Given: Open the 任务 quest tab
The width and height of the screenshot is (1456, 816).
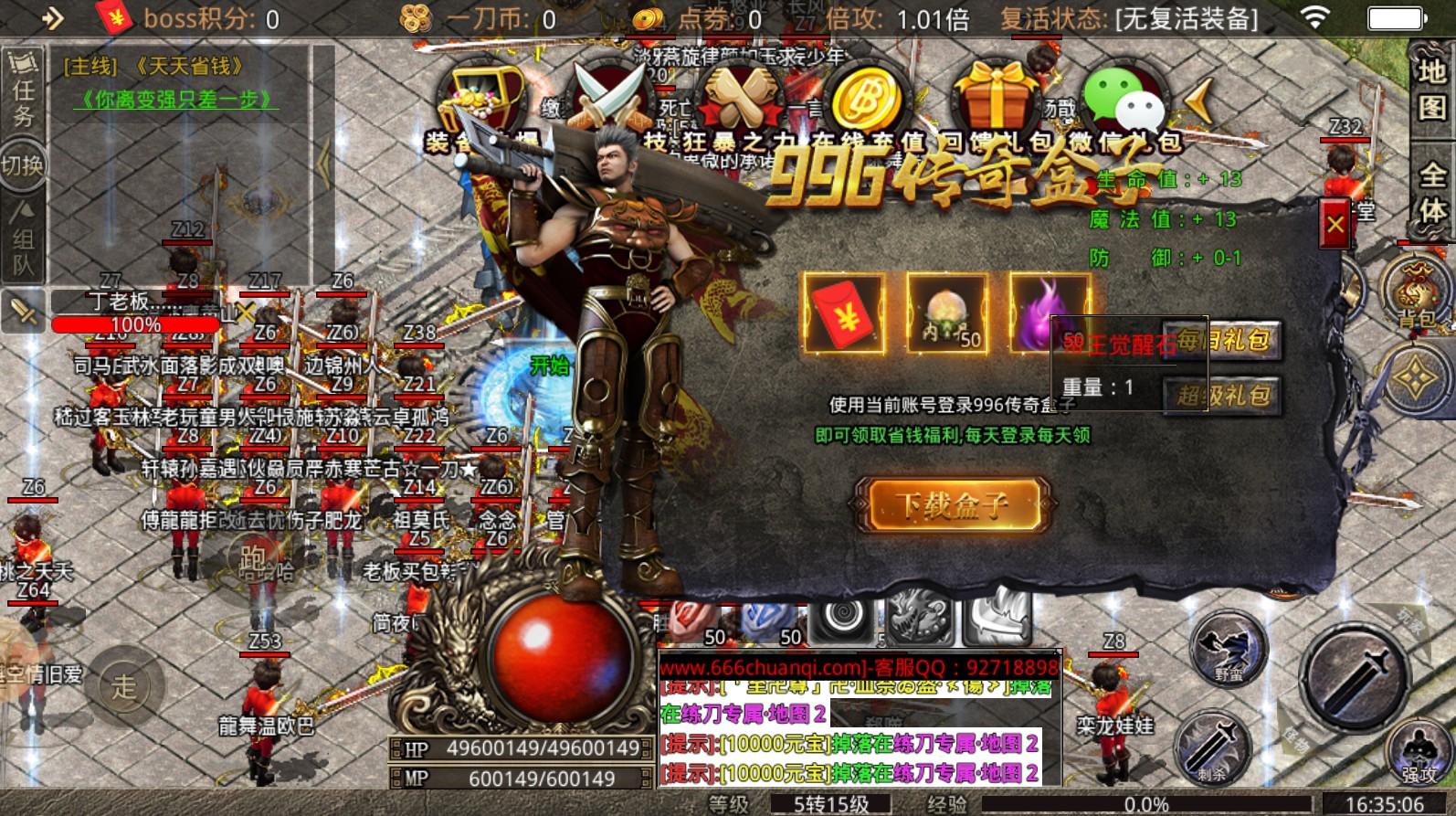Looking at the screenshot, I should click(x=22, y=89).
